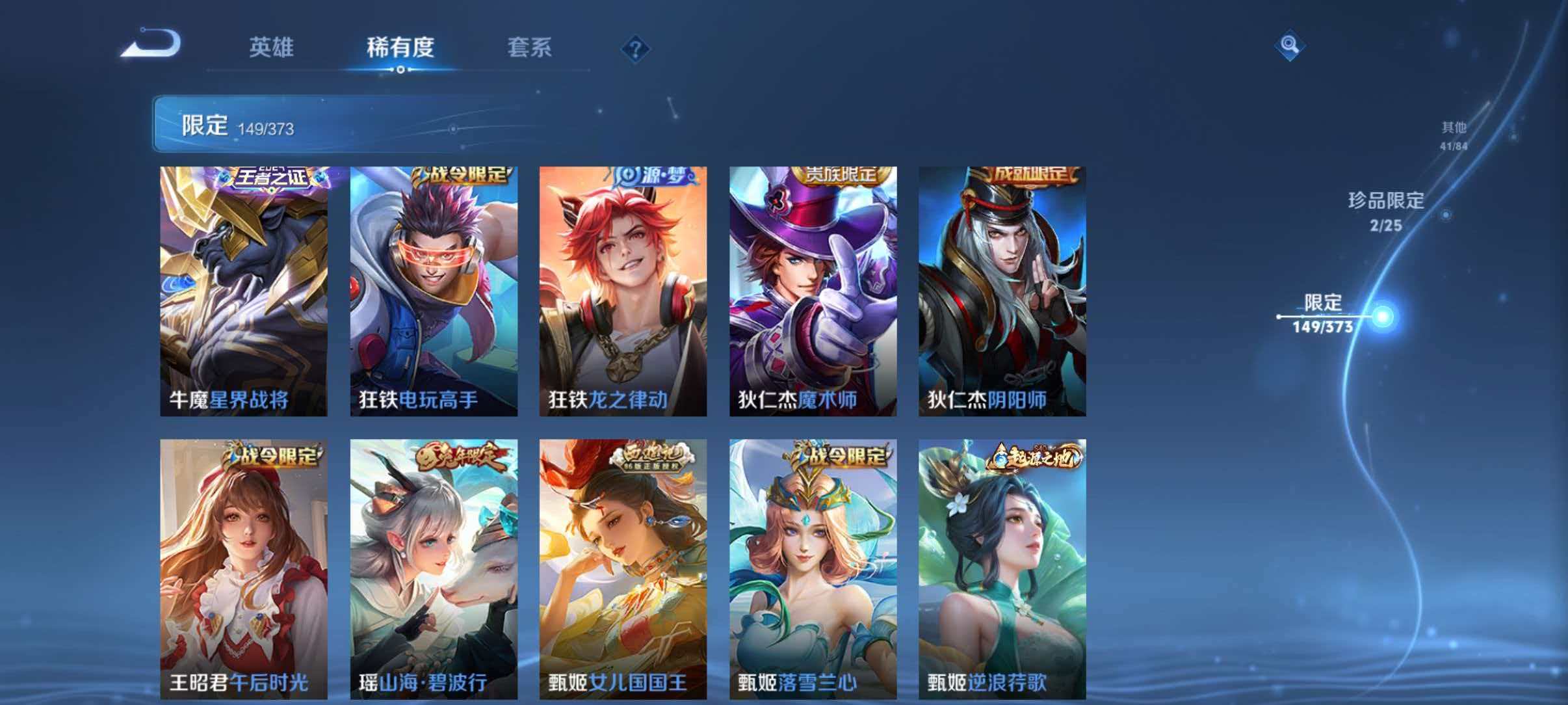Screen dimensions: 1568x705
Task: Click the question mark help icon
Action: coord(635,49)
